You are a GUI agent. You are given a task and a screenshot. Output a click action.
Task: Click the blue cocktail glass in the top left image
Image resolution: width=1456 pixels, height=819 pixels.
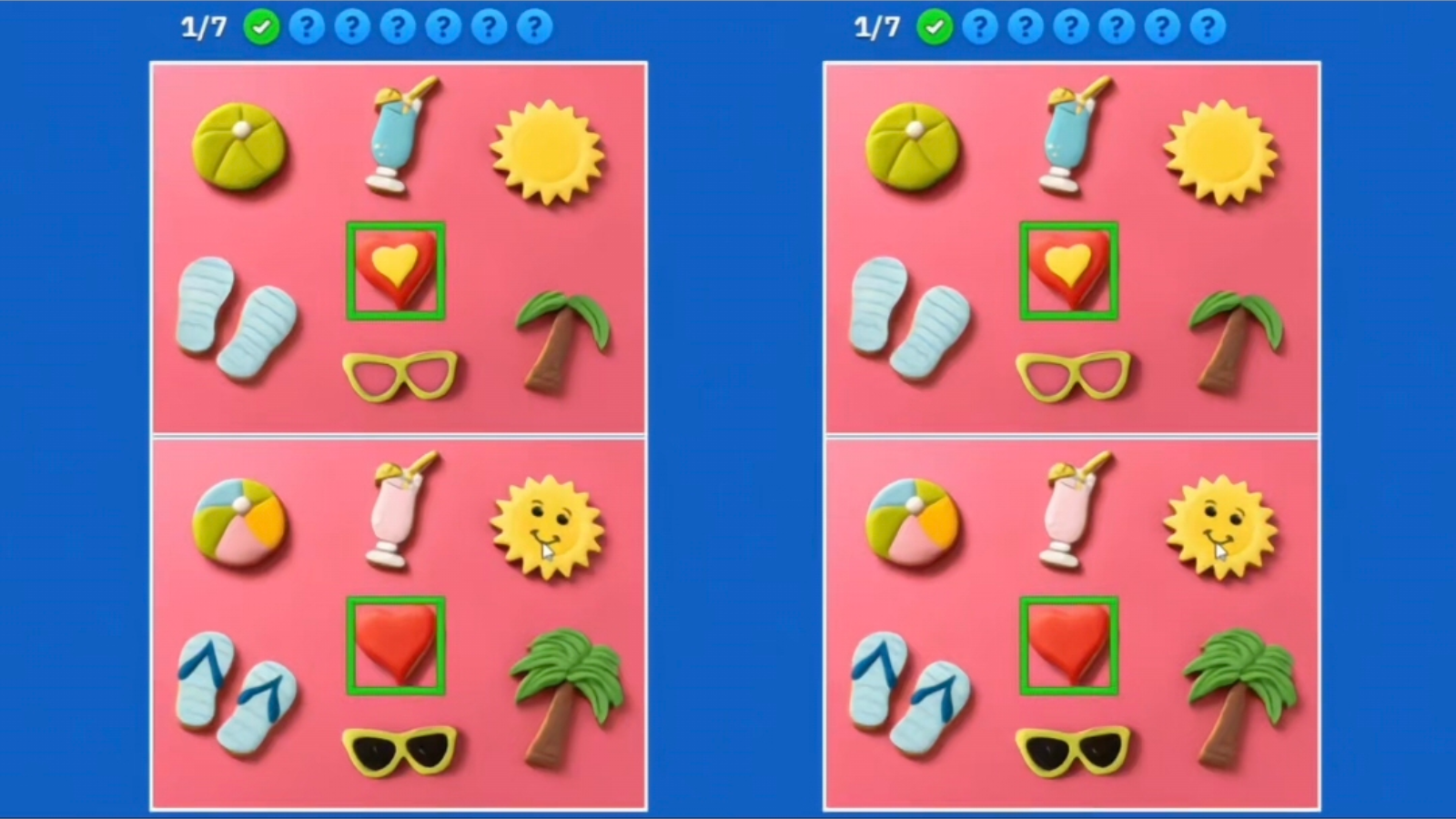click(x=396, y=136)
